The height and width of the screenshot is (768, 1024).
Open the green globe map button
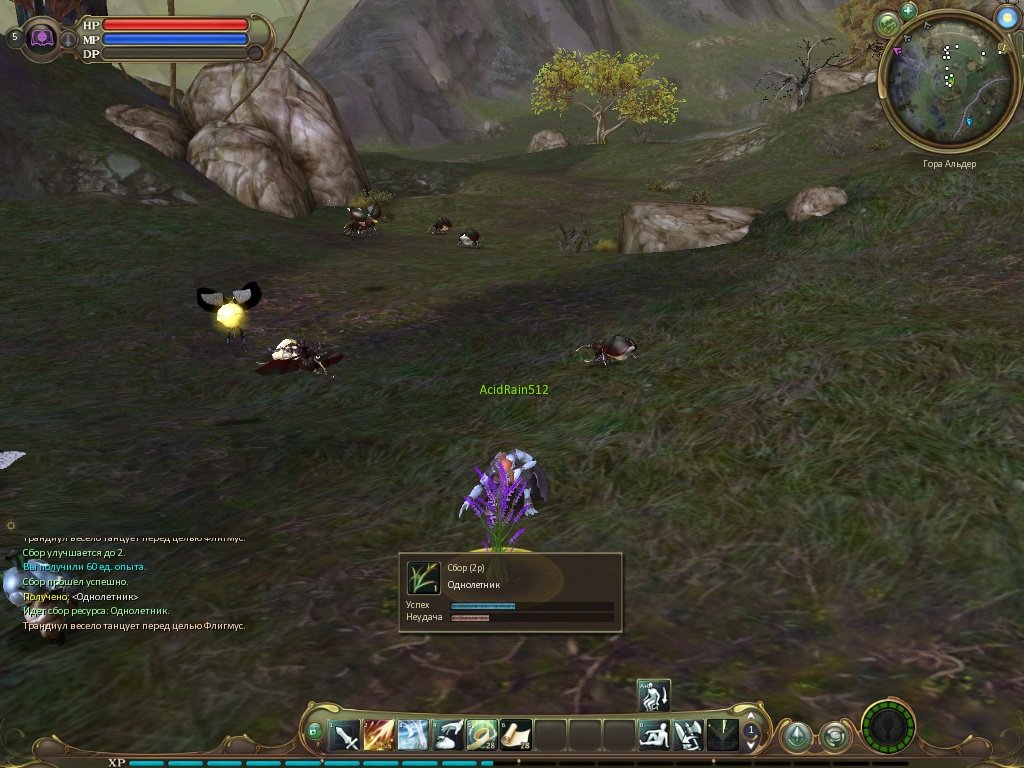(887, 24)
